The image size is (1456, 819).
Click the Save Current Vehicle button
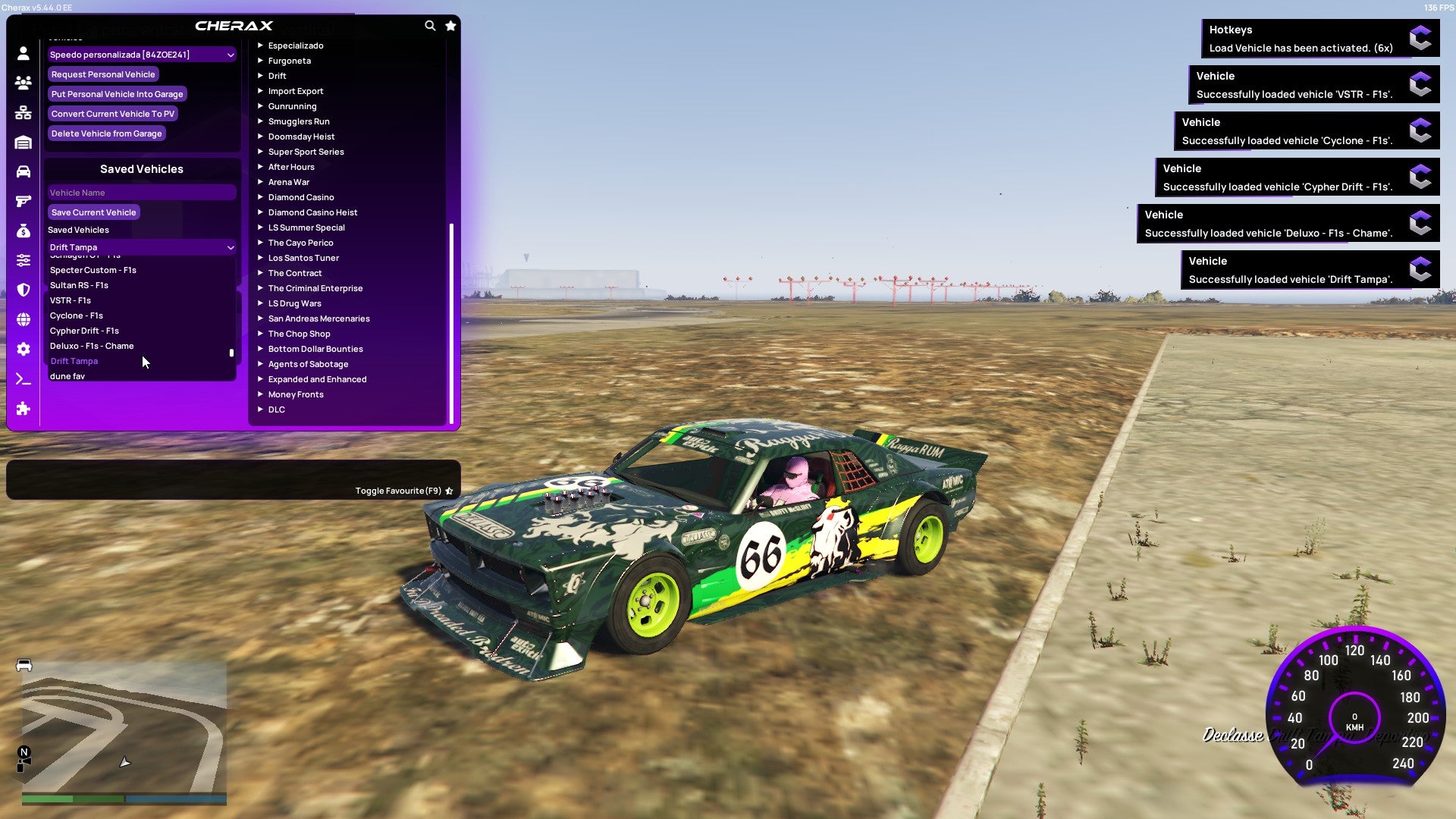point(93,212)
